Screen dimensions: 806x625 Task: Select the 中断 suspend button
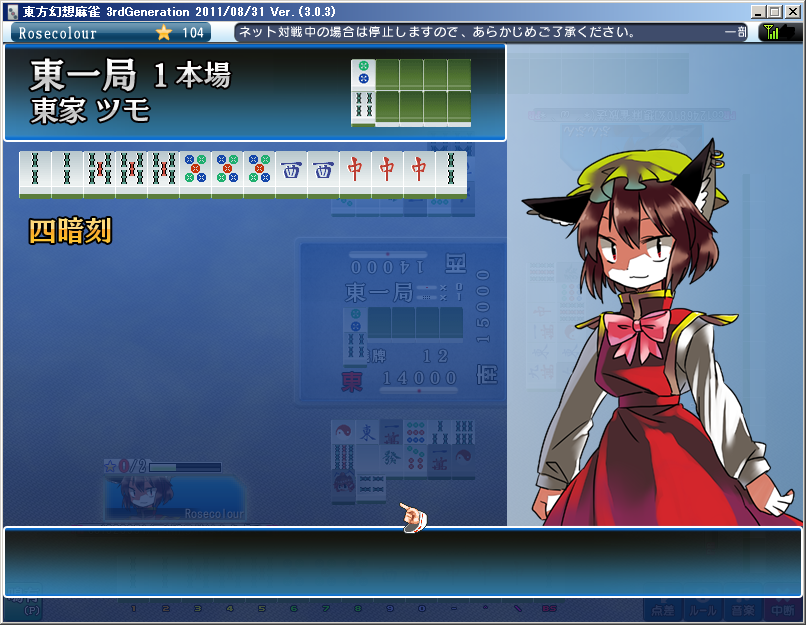(x=782, y=609)
